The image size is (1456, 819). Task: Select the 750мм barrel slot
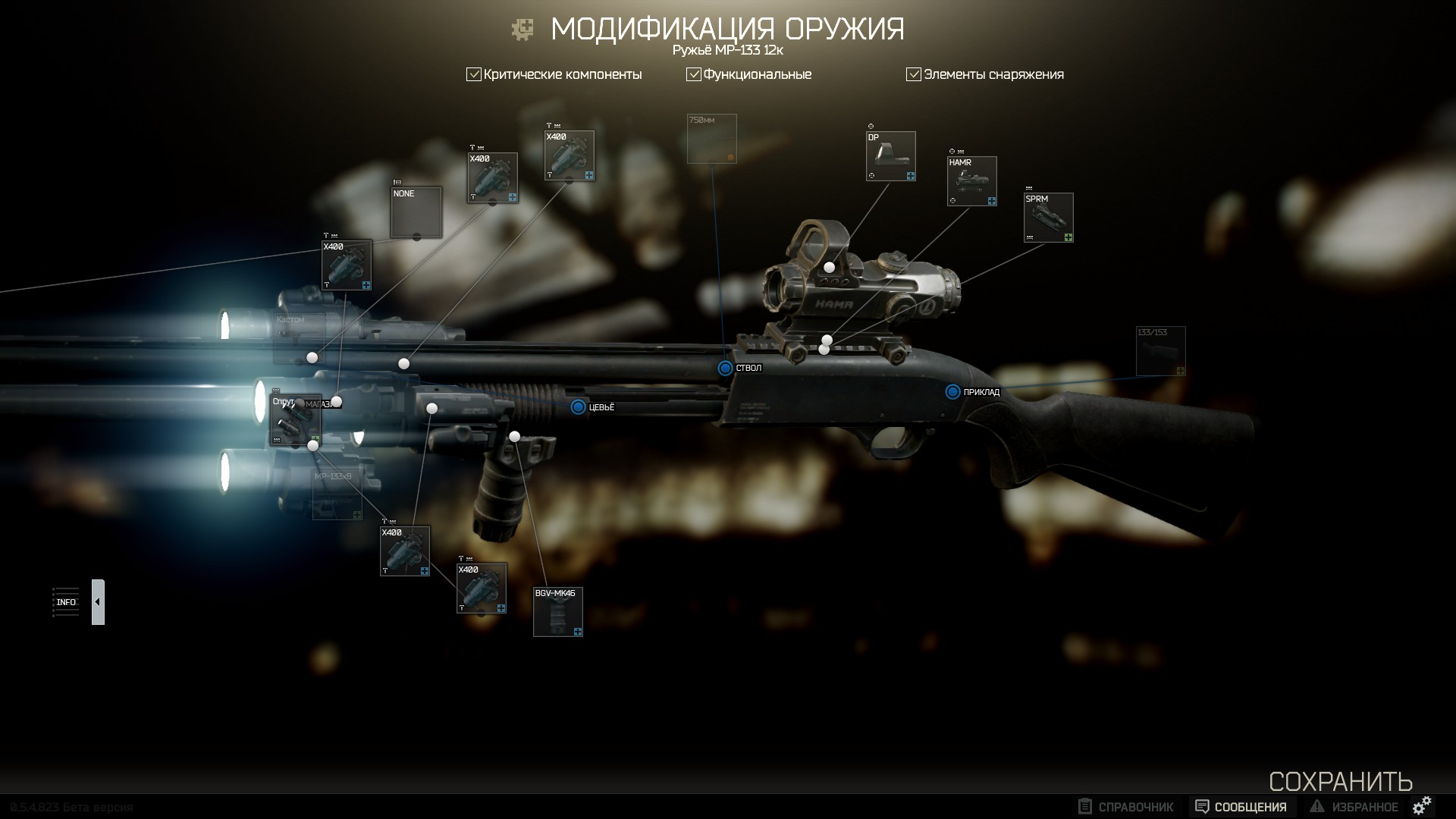point(711,139)
